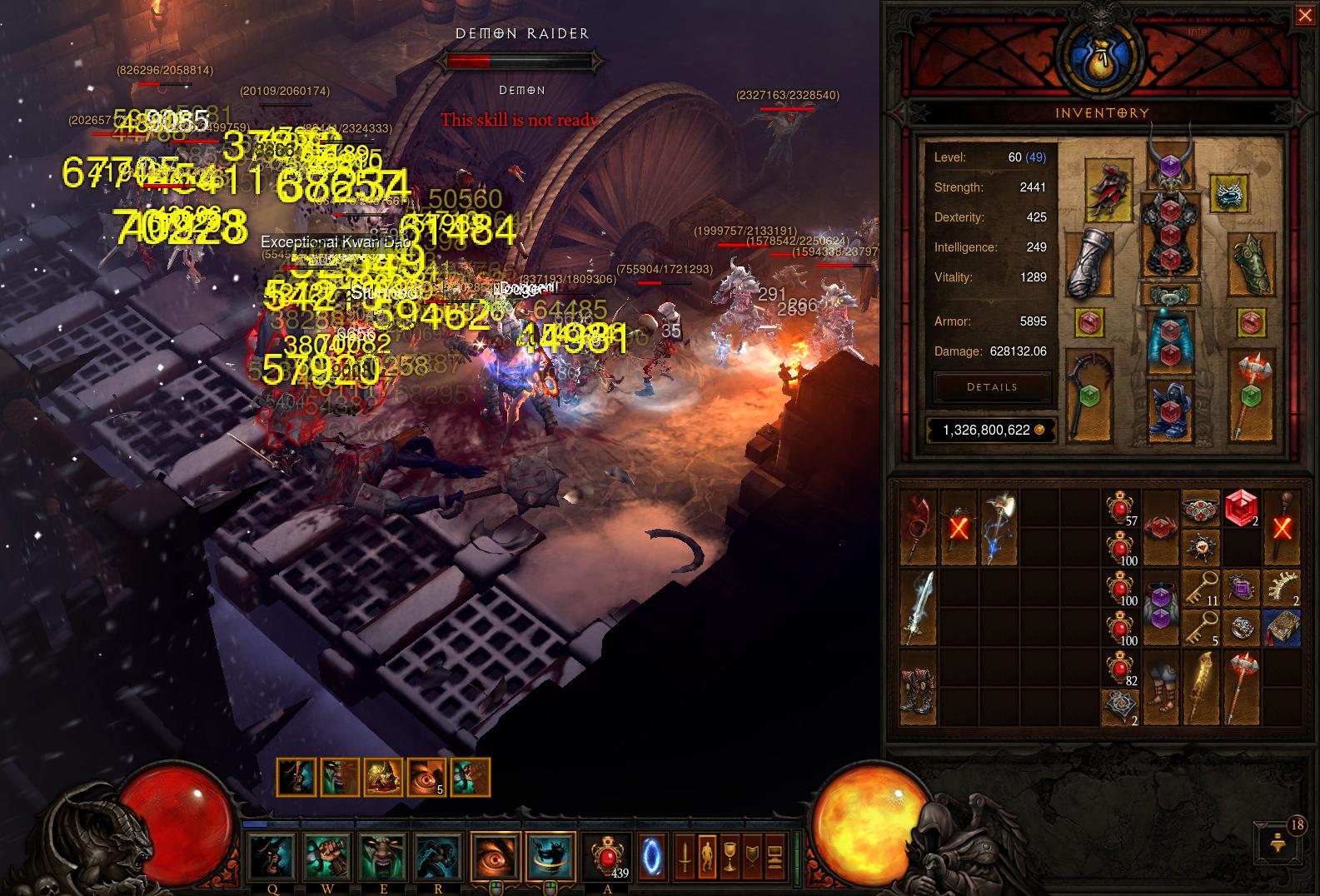Click the follower portrait above the skill bar
The image size is (1320, 896).
(297, 776)
